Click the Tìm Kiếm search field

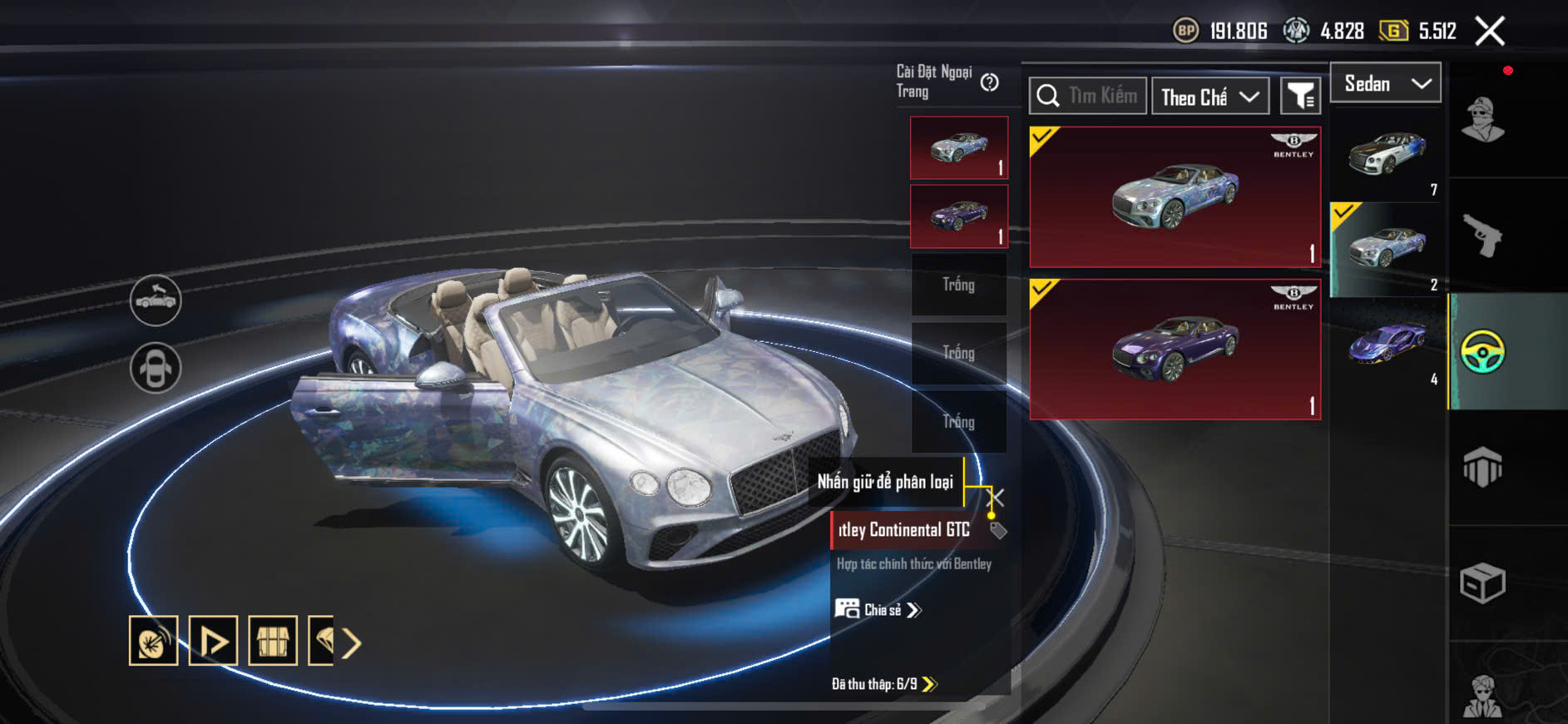pos(1088,97)
